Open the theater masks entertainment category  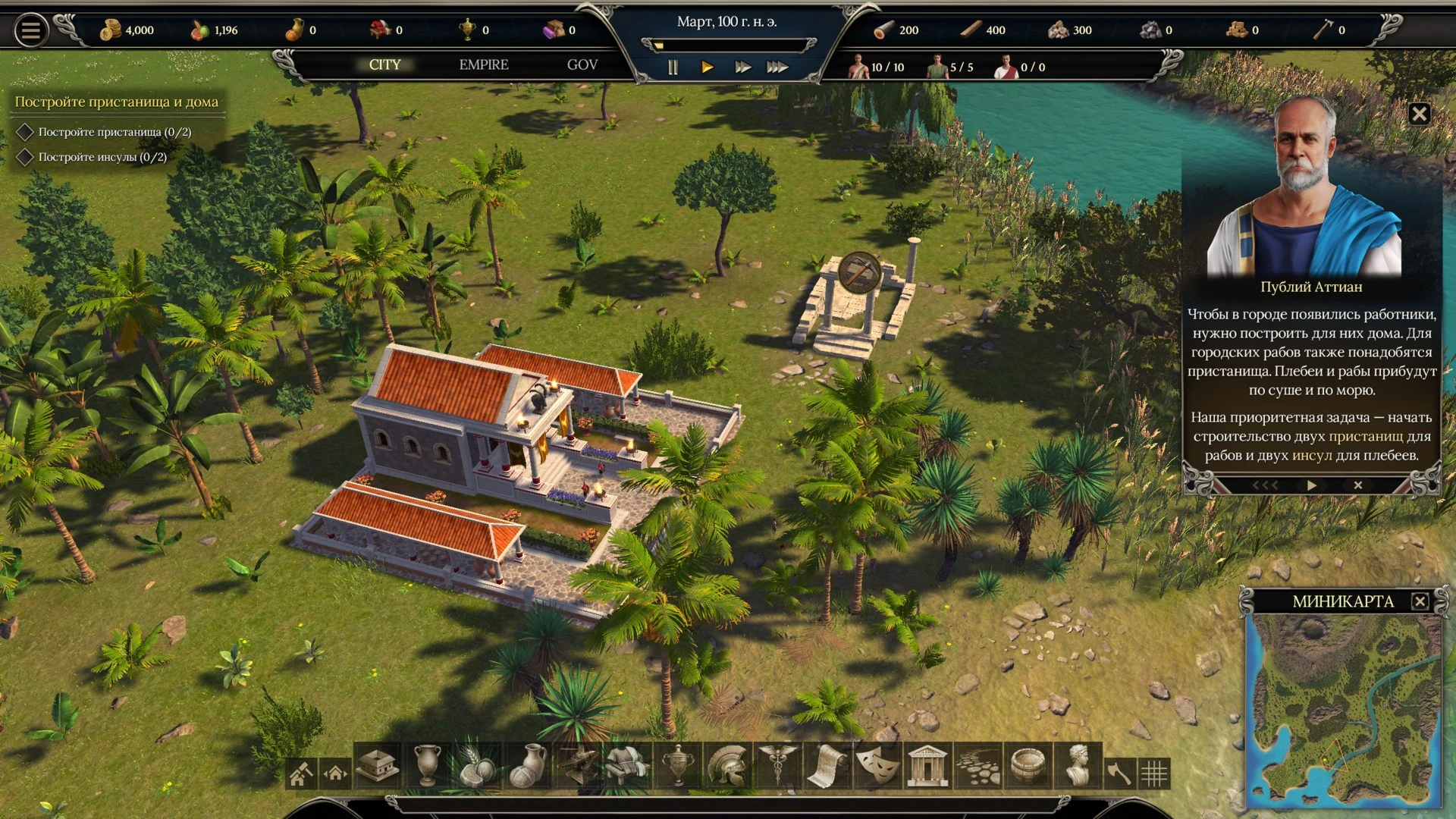pyautogui.click(x=877, y=766)
